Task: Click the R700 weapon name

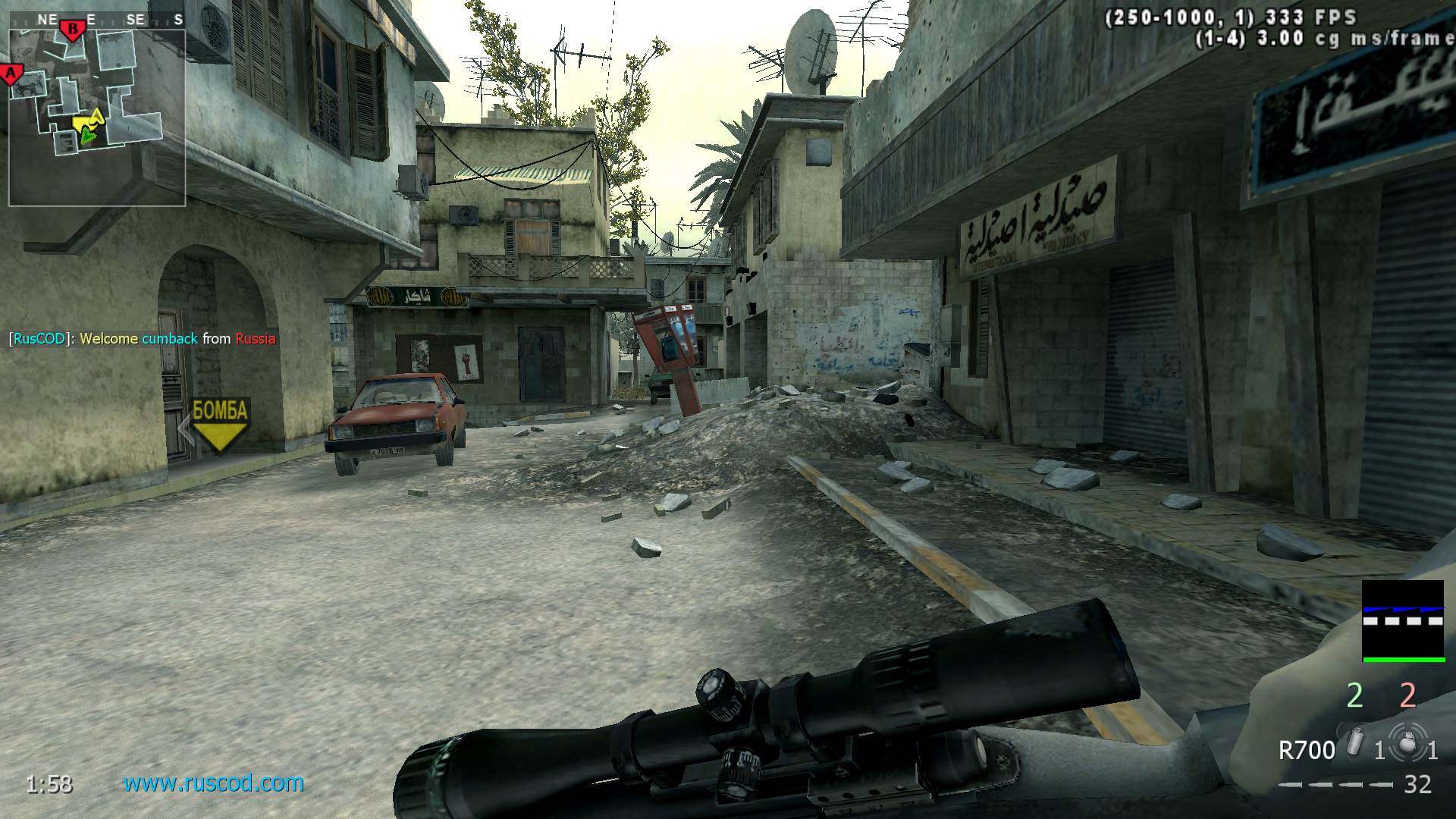Action: 1306,751
